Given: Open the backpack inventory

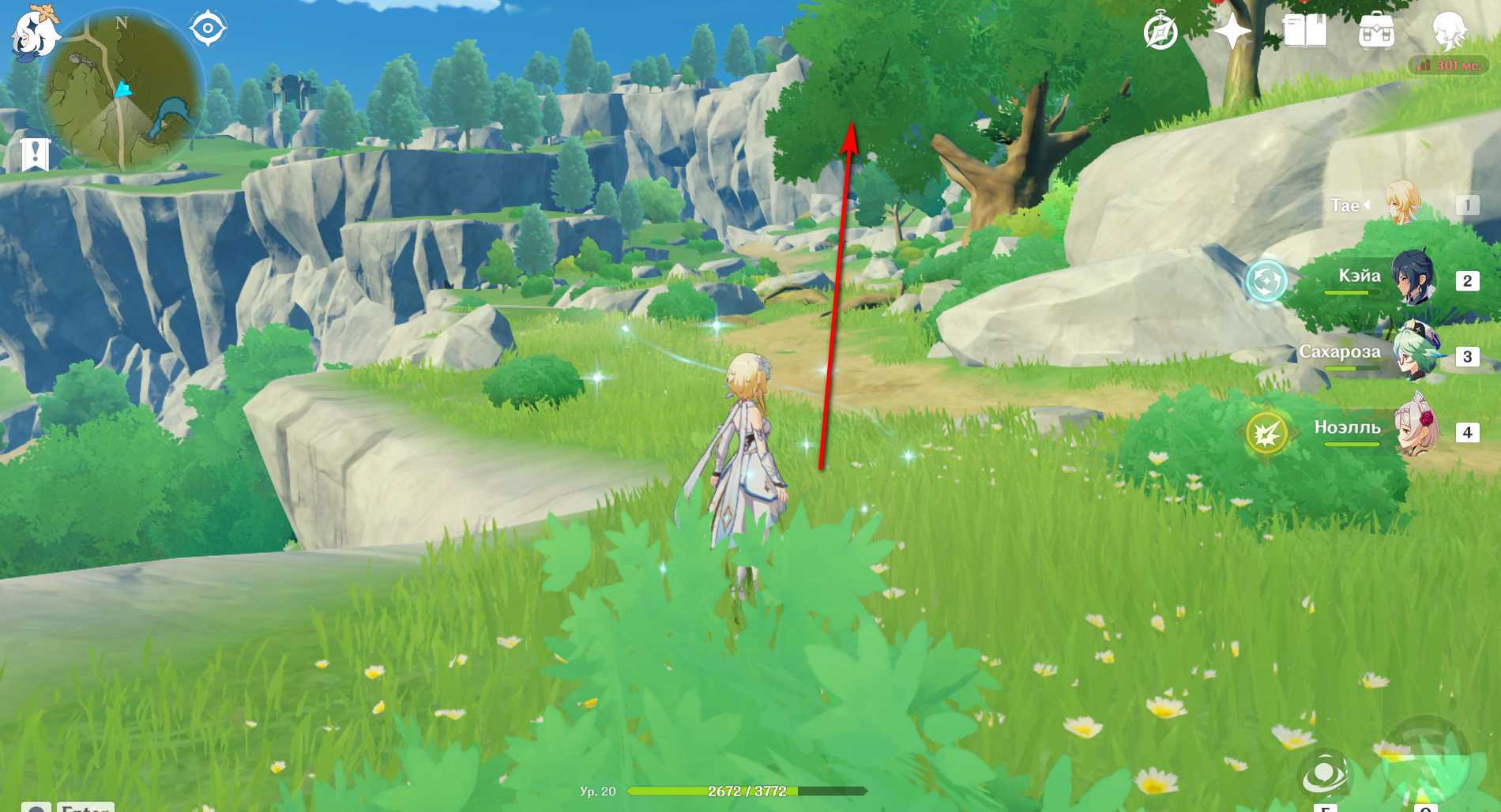Looking at the screenshot, I should point(1376,32).
